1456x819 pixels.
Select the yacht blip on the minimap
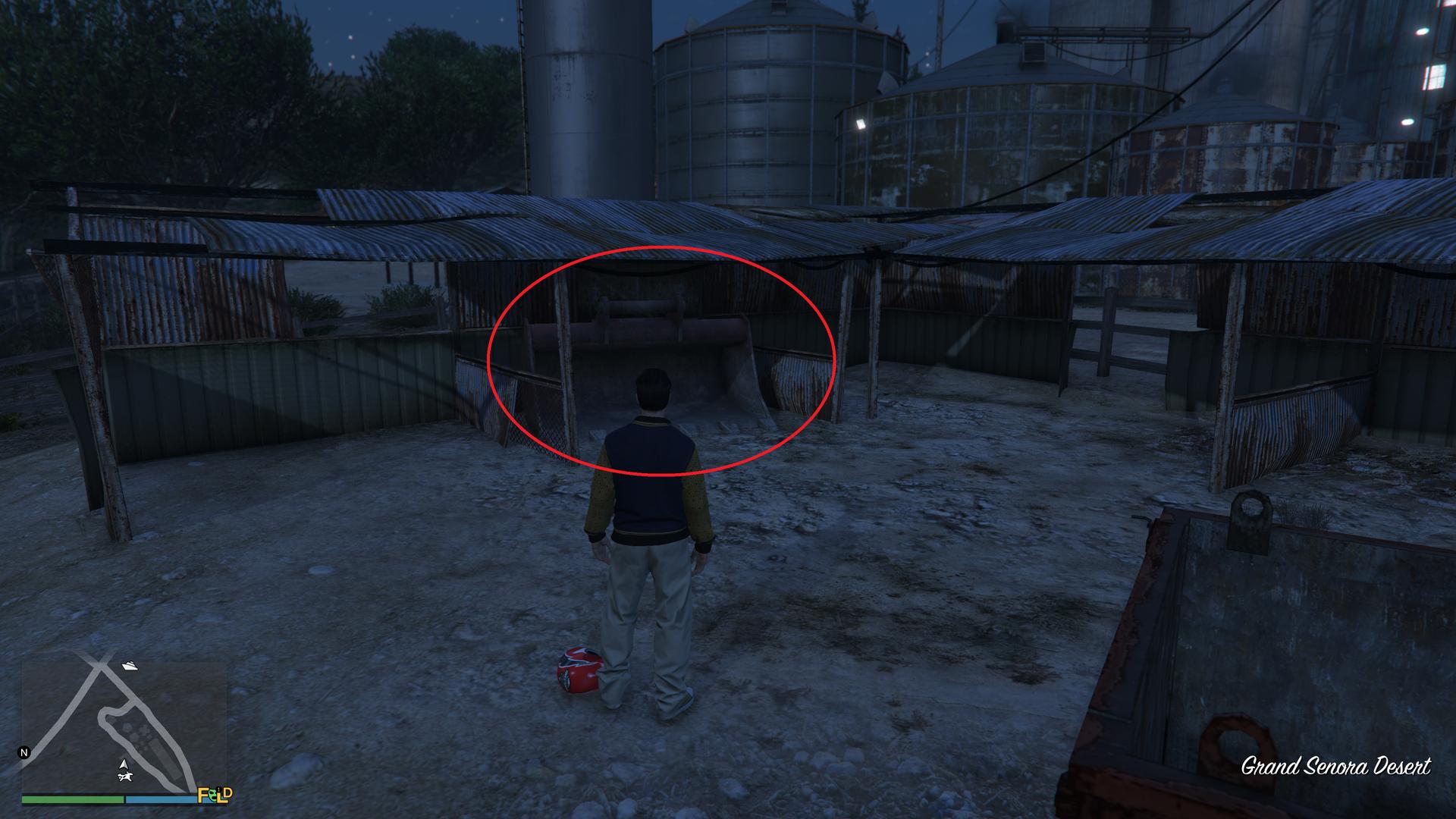[130, 666]
